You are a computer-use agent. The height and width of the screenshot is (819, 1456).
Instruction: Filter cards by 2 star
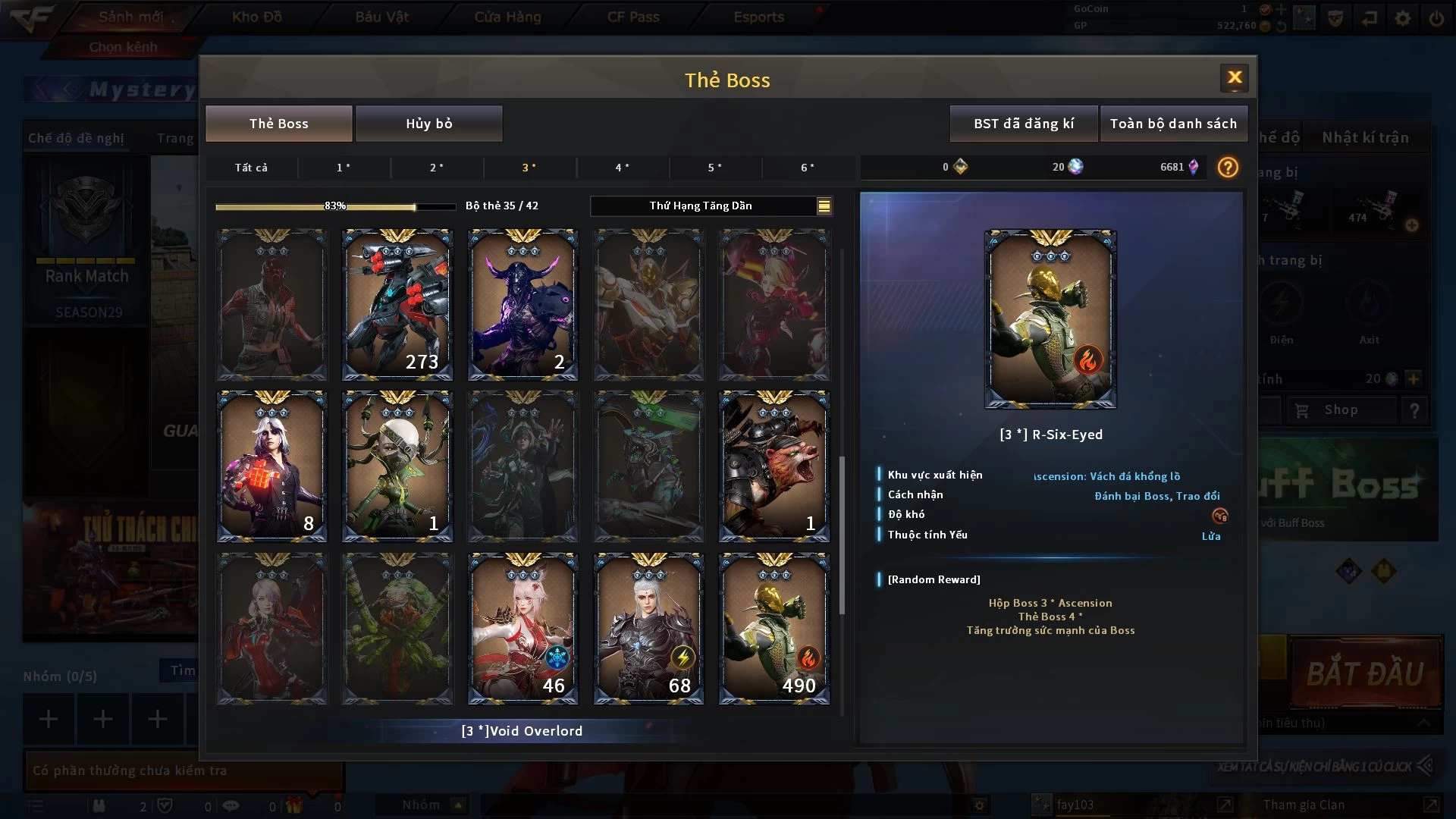[x=437, y=168]
